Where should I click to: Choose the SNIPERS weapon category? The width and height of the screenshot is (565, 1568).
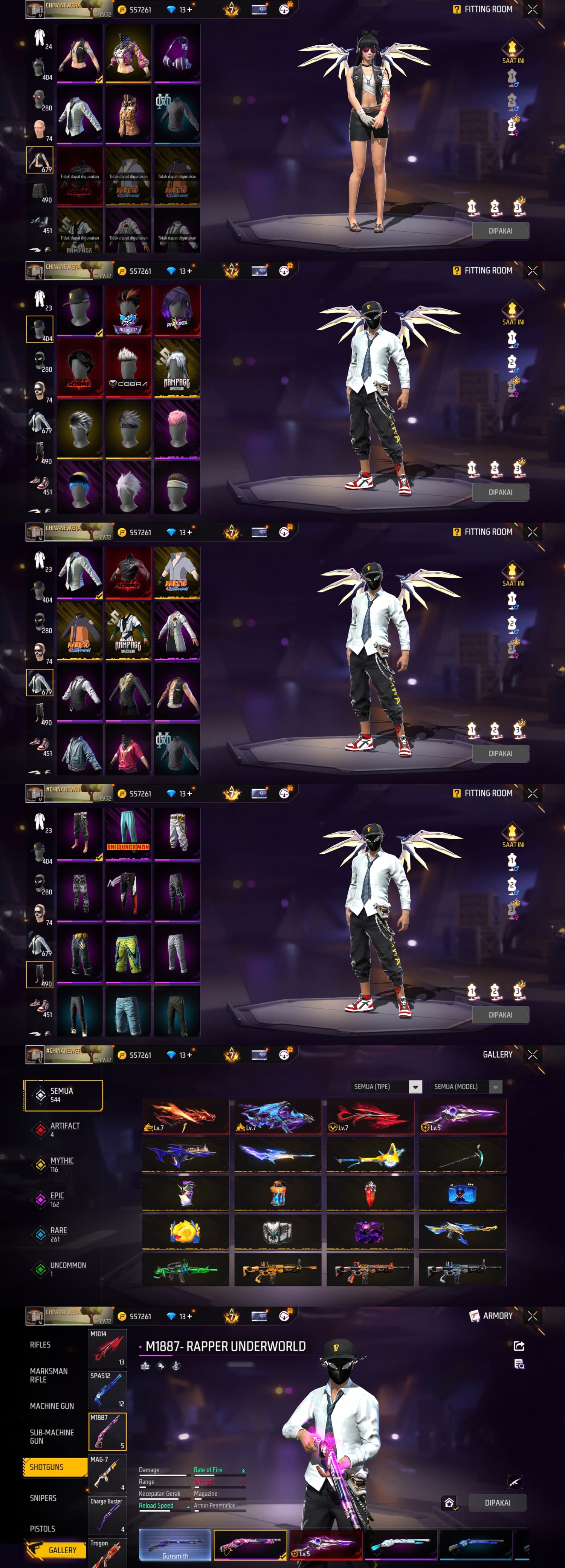(x=43, y=1498)
